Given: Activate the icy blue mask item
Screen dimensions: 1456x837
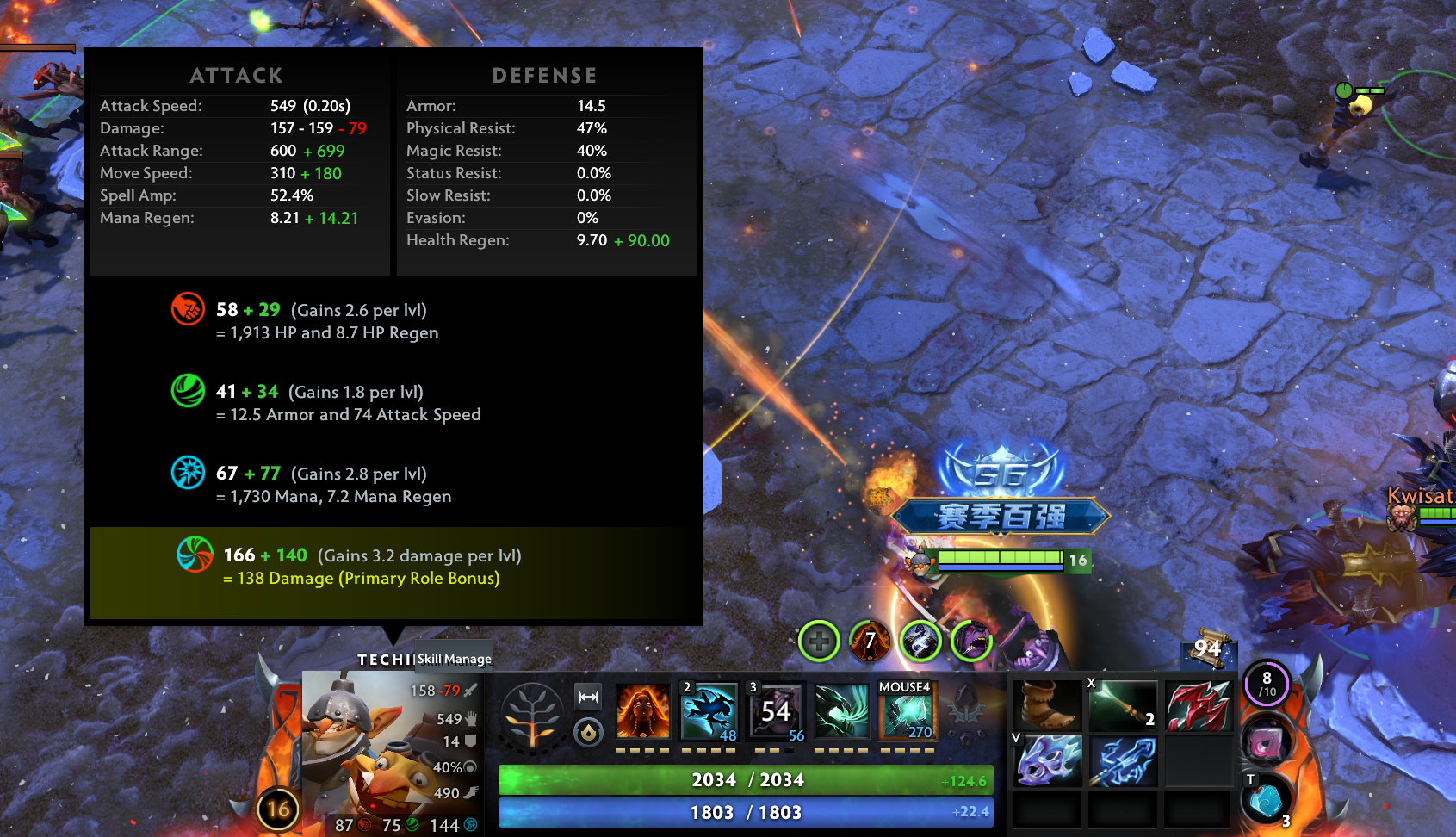Looking at the screenshot, I should 1047,761.
